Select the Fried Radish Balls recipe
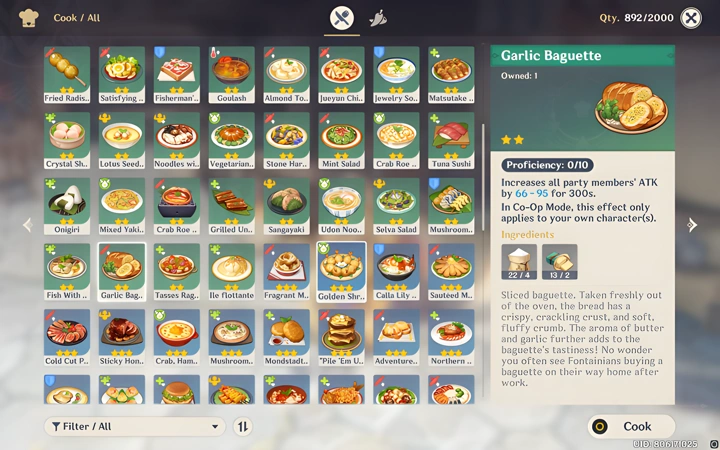Viewport: 720px width, 450px height. click(x=66, y=75)
